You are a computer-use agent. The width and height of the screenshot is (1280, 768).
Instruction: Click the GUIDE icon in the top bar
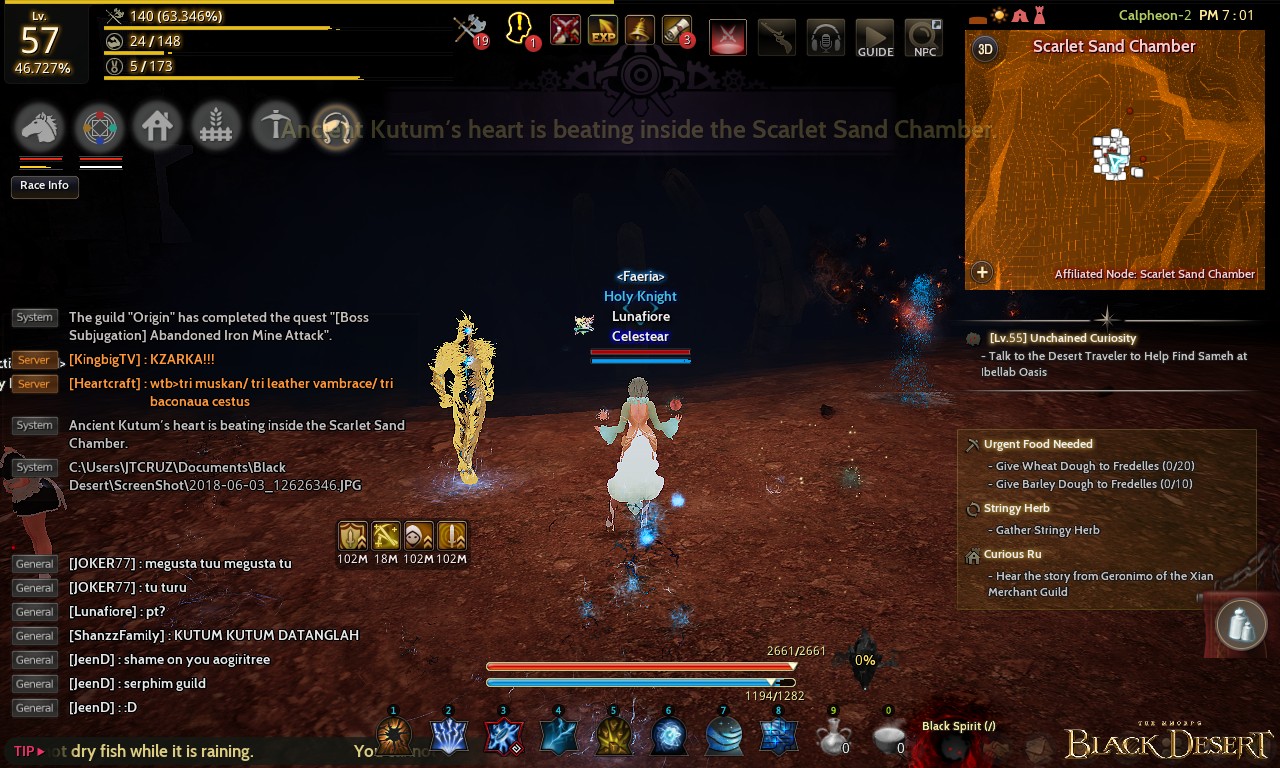click(x=875, y=37)
